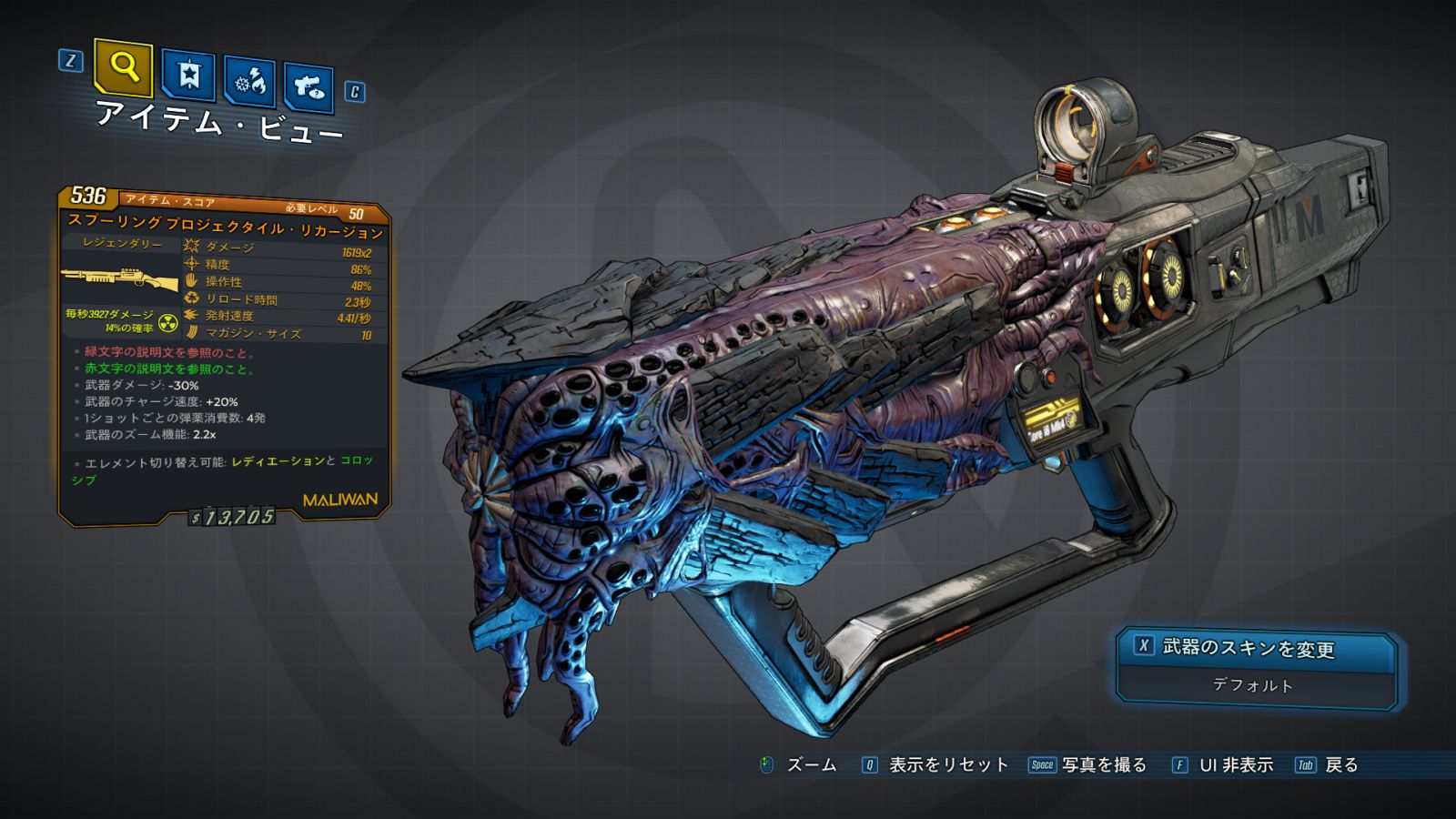The image size is (1456, 819).
Task: Click the デフォルト skin selection field
Action: click(1252, 685)
